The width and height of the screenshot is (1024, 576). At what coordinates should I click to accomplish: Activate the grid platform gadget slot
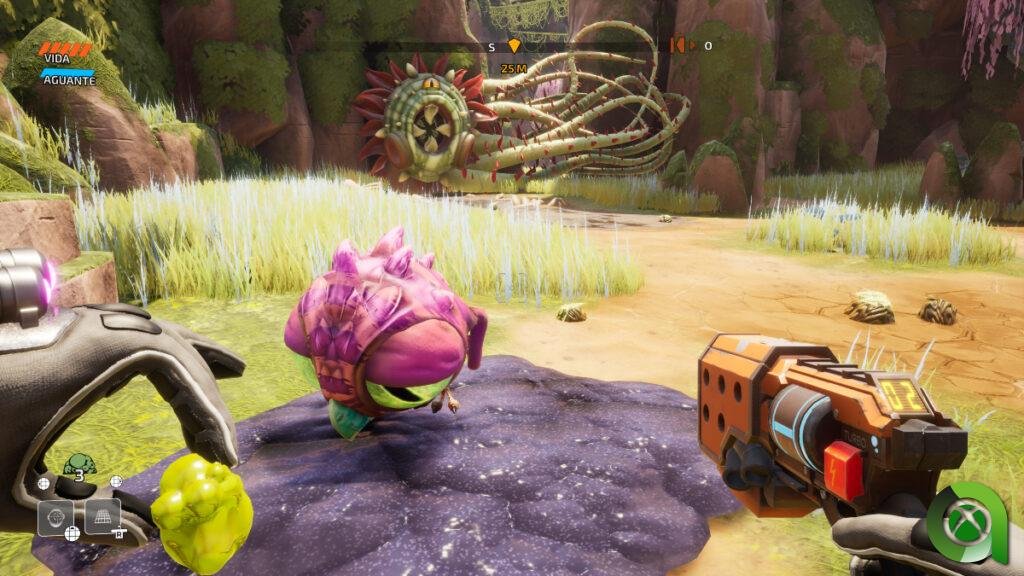pyautogui.click(x=103, y=516)
